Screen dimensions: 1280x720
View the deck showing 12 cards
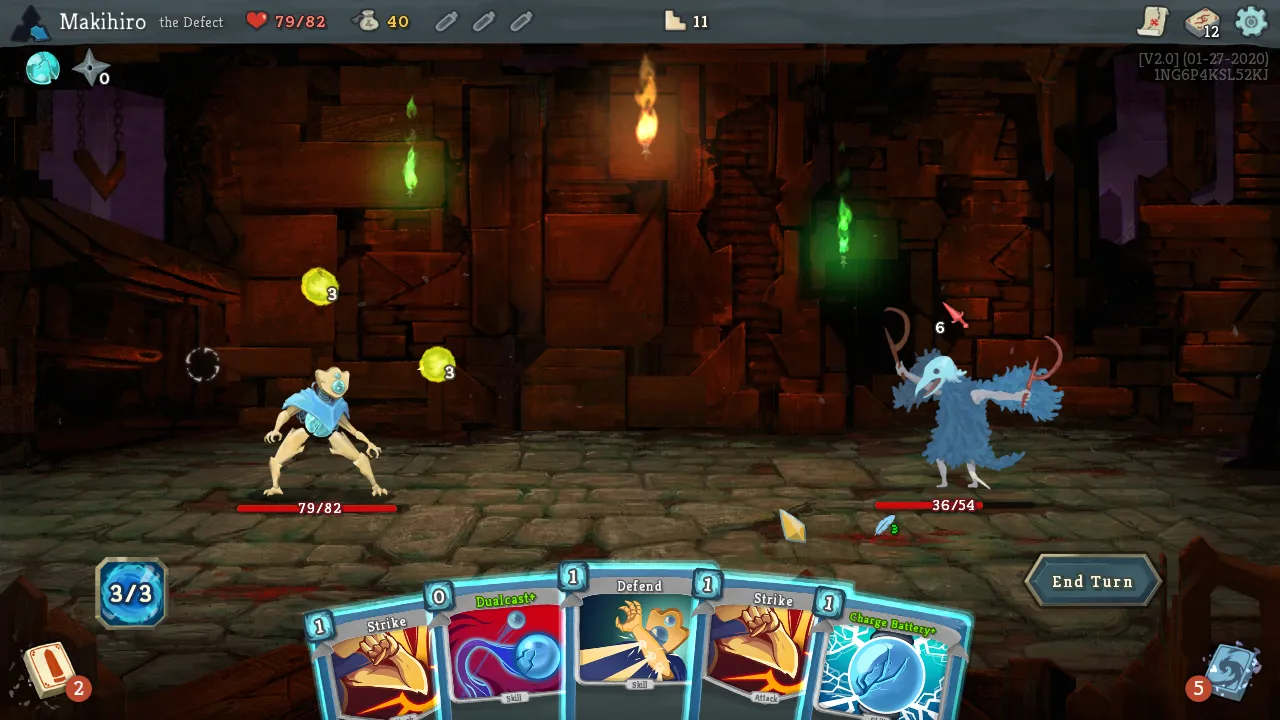[x=1200, y=21]
